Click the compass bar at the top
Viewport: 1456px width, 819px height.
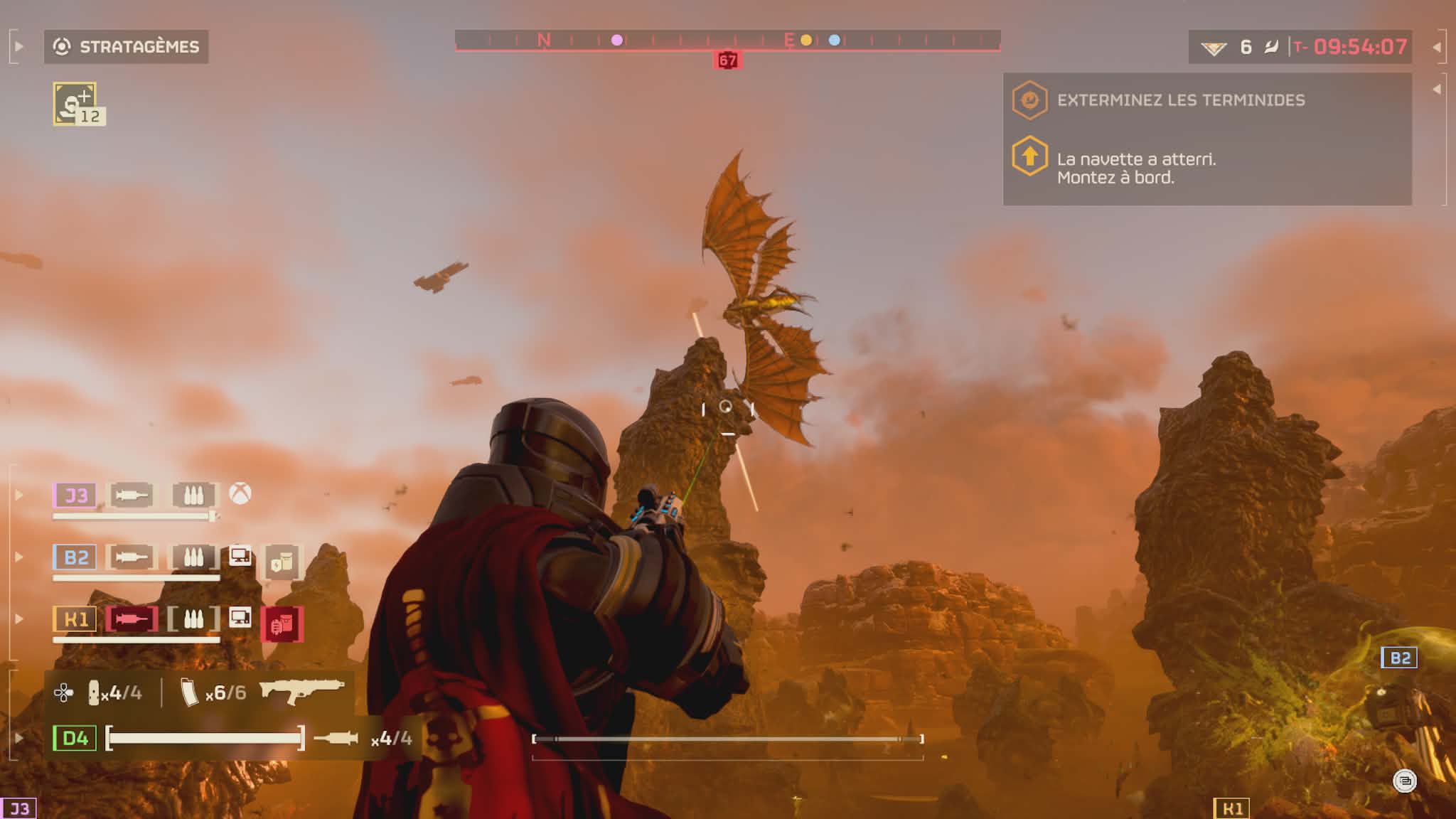727,41
